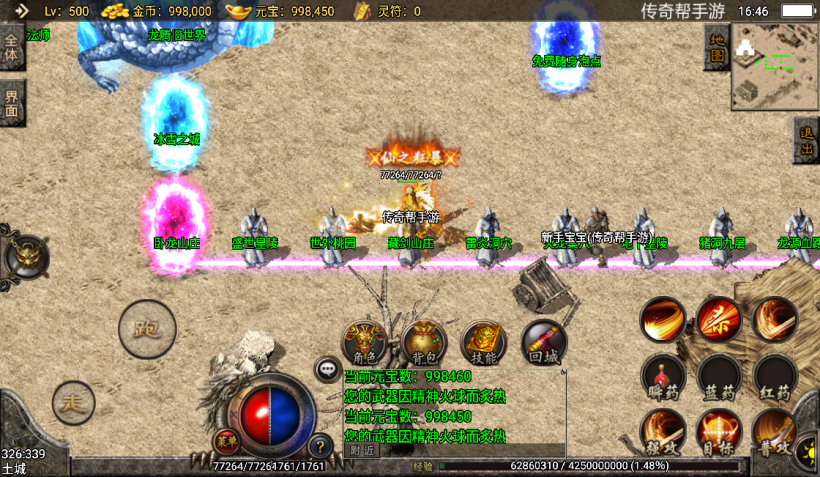Open the 菜单 menu button
The width and height of the screenshot is (820, 477).
click(x=227, y=440)
